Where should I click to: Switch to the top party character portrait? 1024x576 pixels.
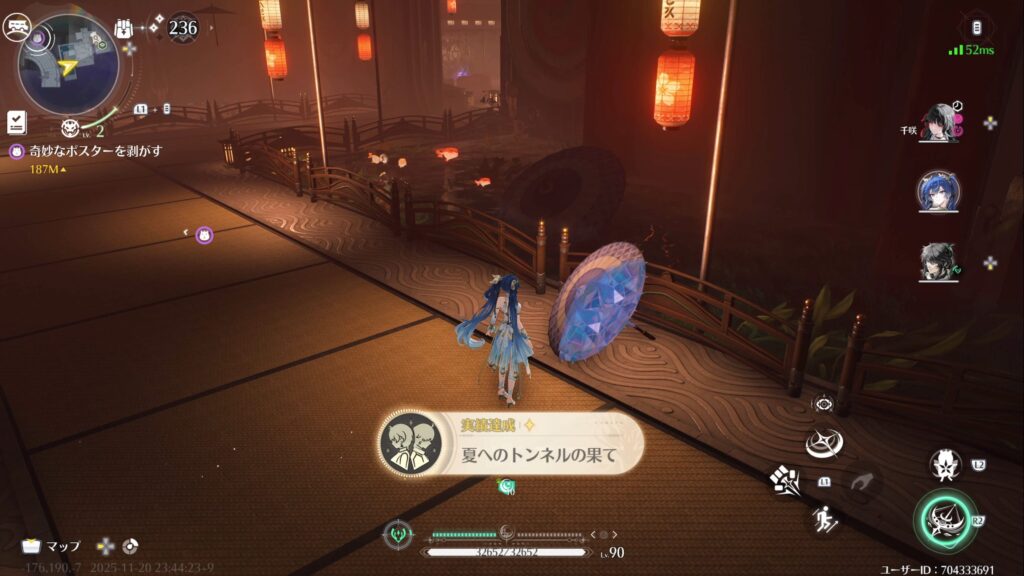click(x=938, y=123)
